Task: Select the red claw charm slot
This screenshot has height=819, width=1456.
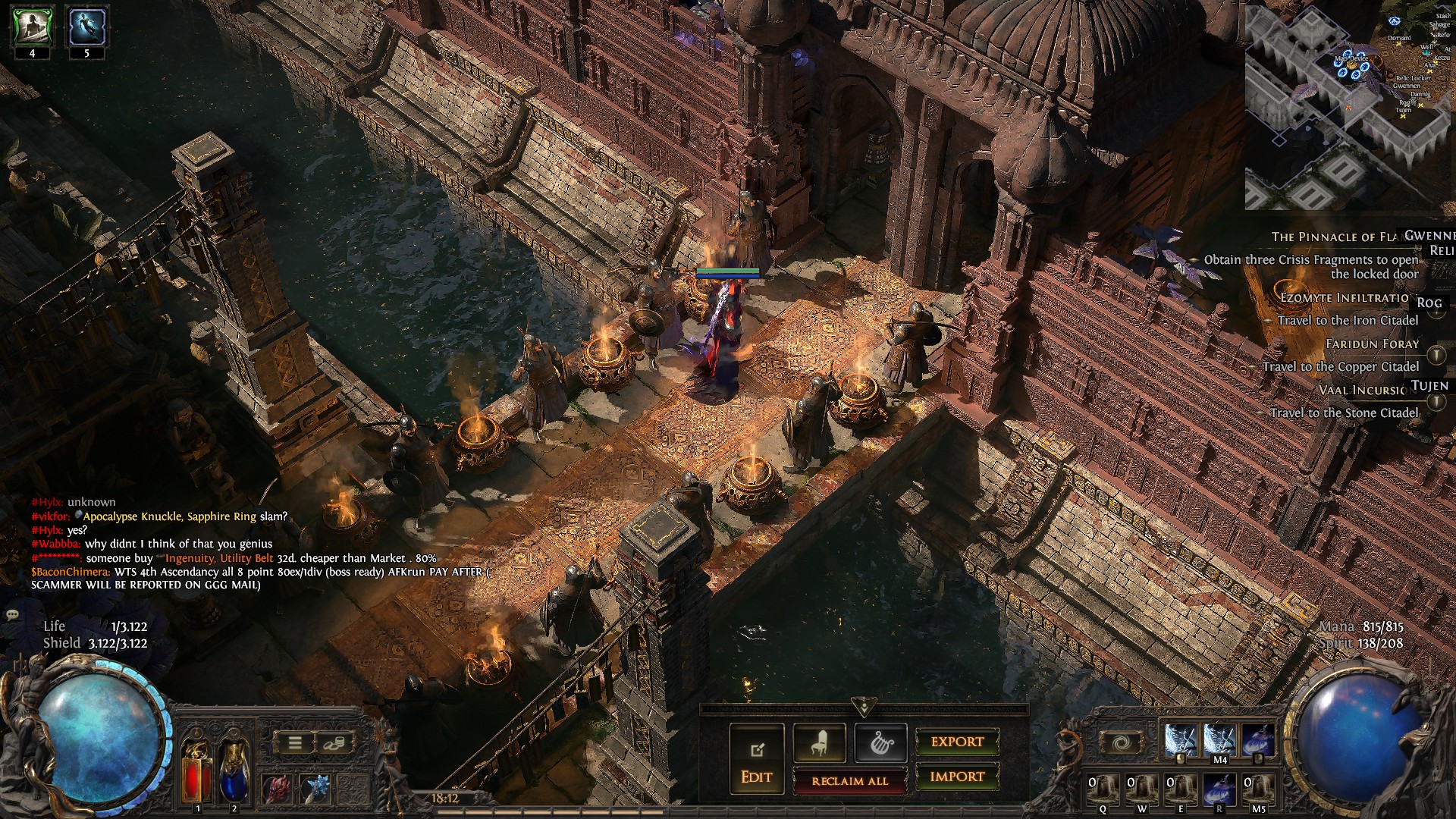Action: point(277,789)
